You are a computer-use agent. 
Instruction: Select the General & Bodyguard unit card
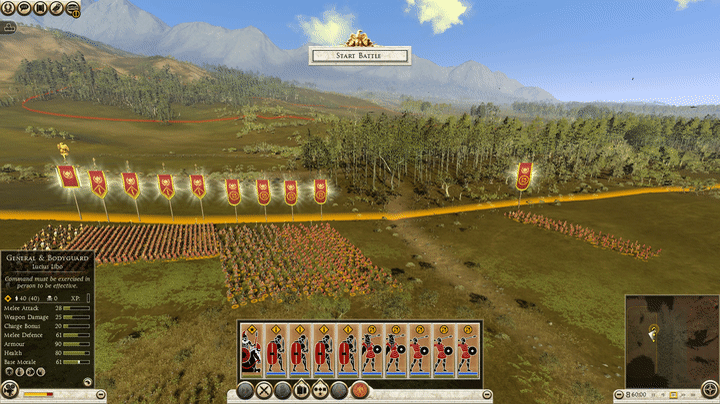click(x=252, y=351)
